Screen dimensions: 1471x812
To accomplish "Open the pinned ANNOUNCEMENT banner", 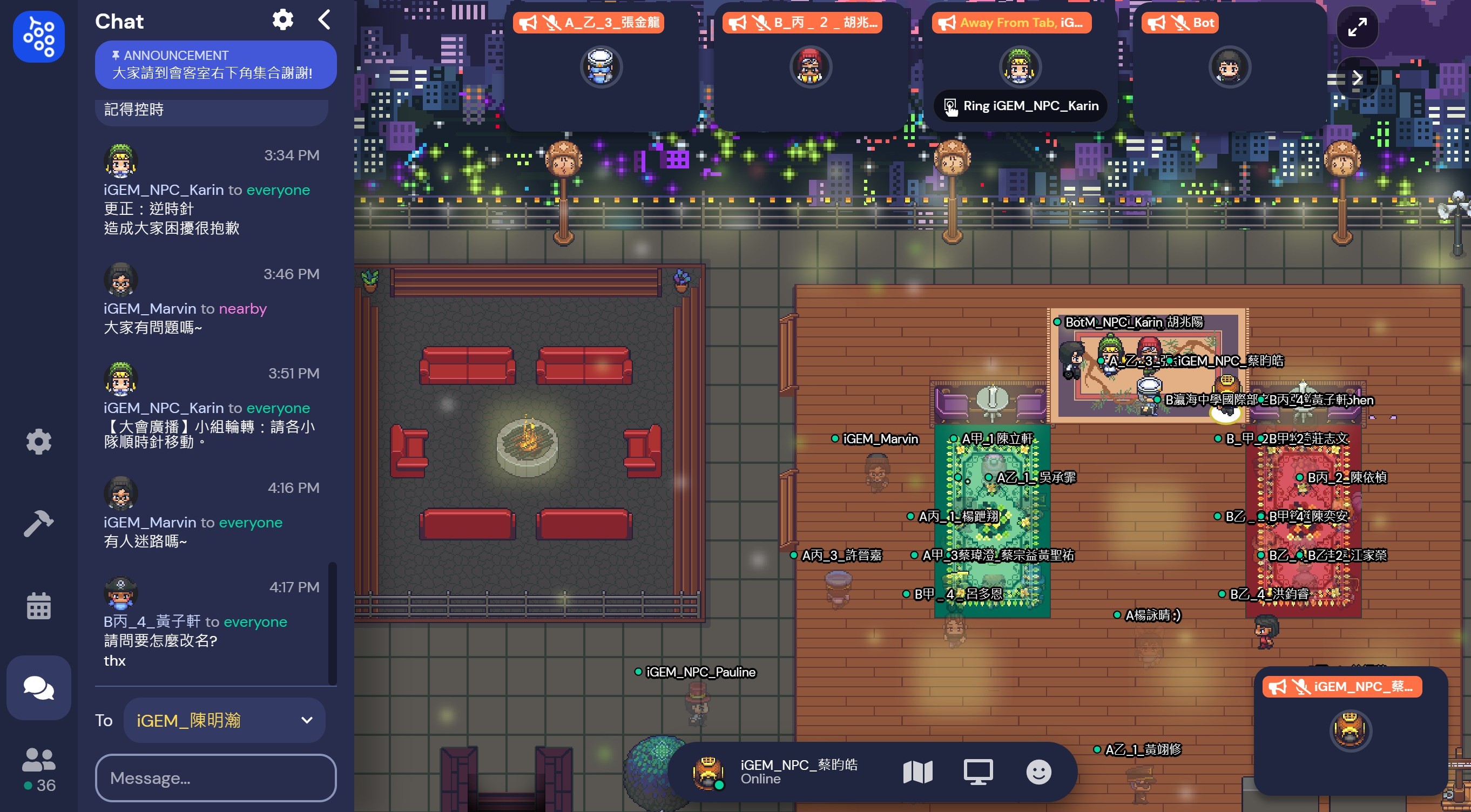I will [x=215, y=65].
